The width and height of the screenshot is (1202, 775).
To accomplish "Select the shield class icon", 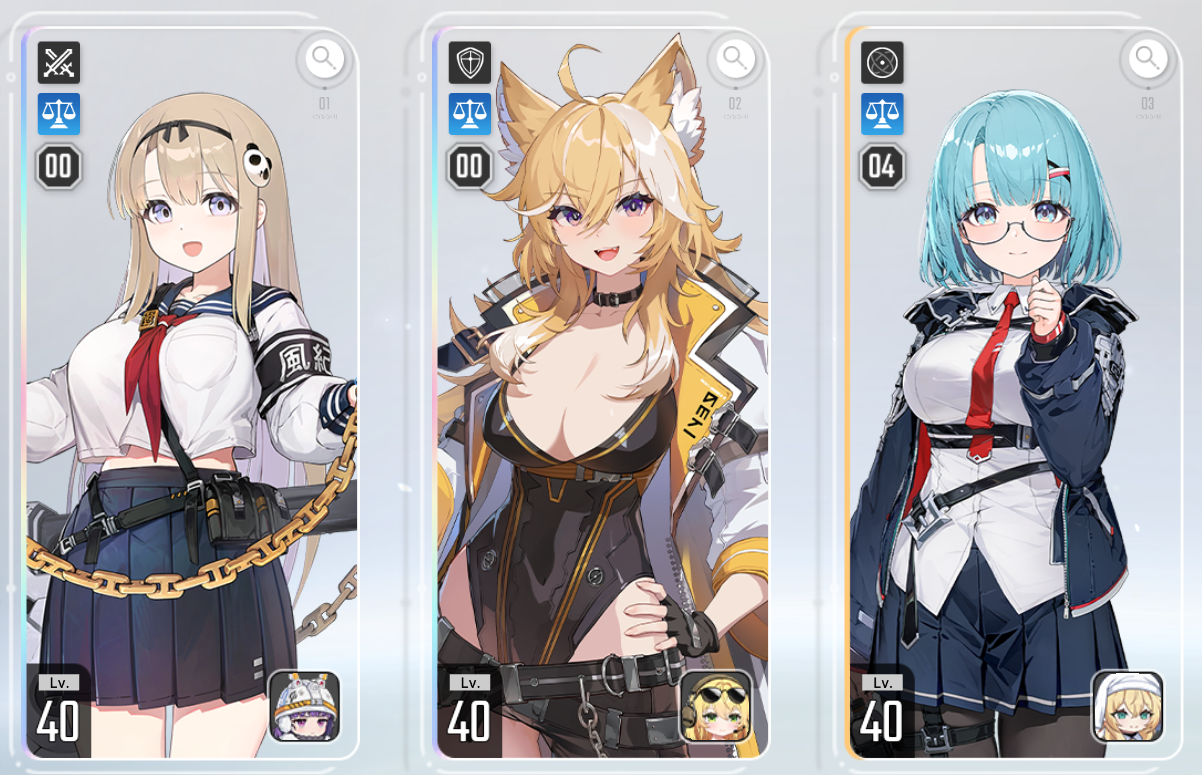I will pos(470,63).
